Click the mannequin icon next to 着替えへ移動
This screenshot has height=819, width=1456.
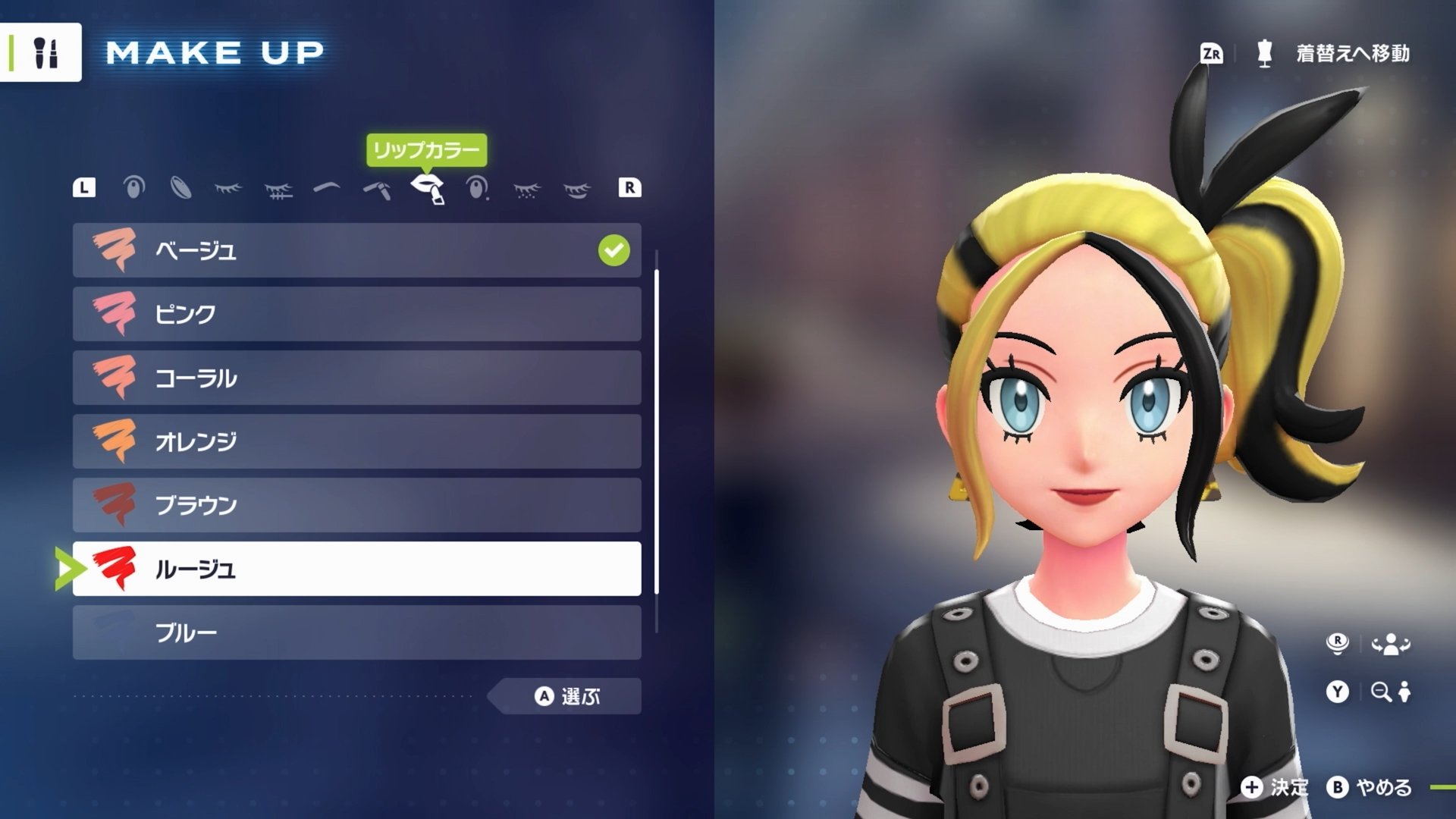pyautogui.click(x=1265, y=53)
